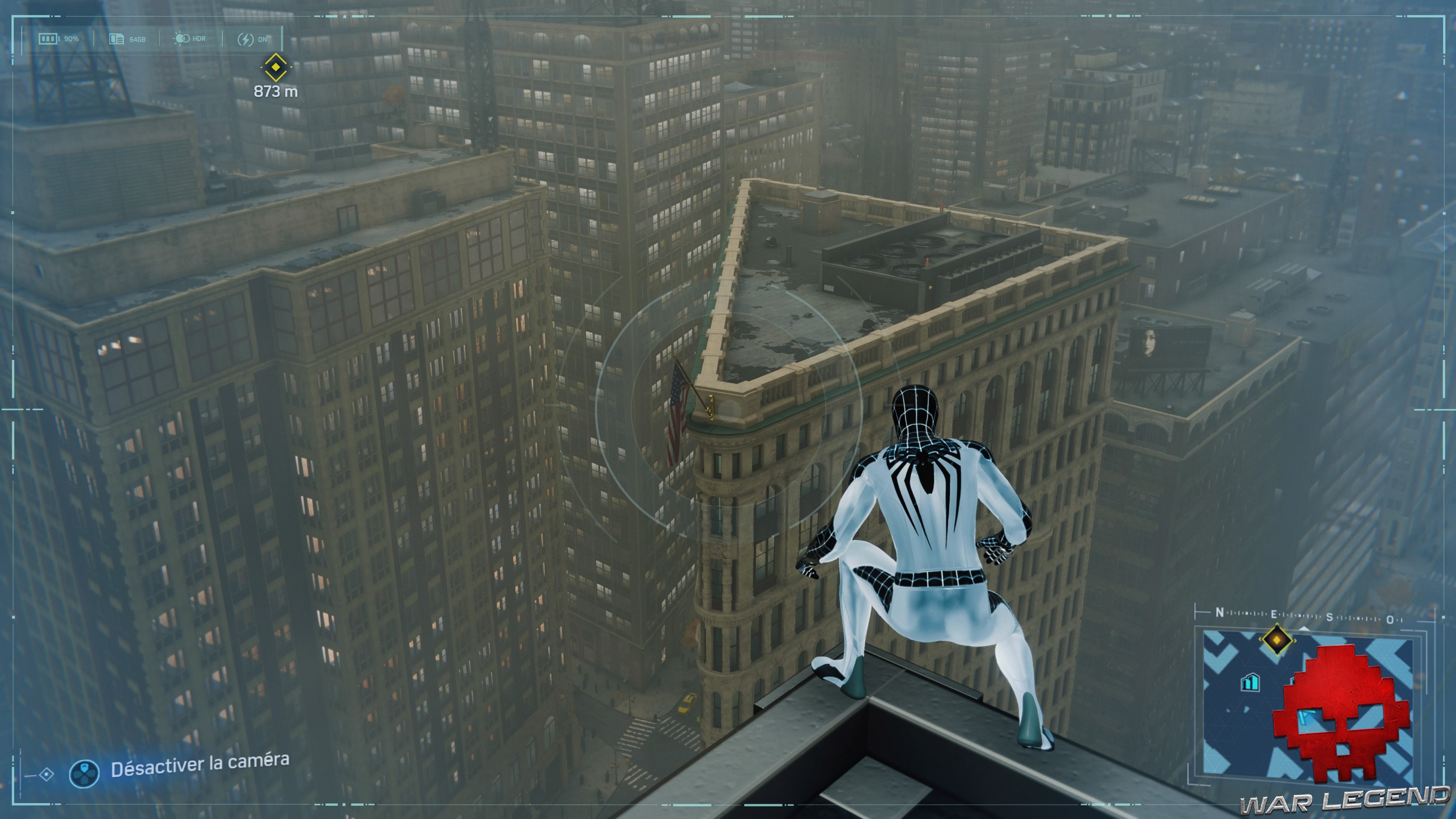Click the HDR brightness icon

pos(182,39)
